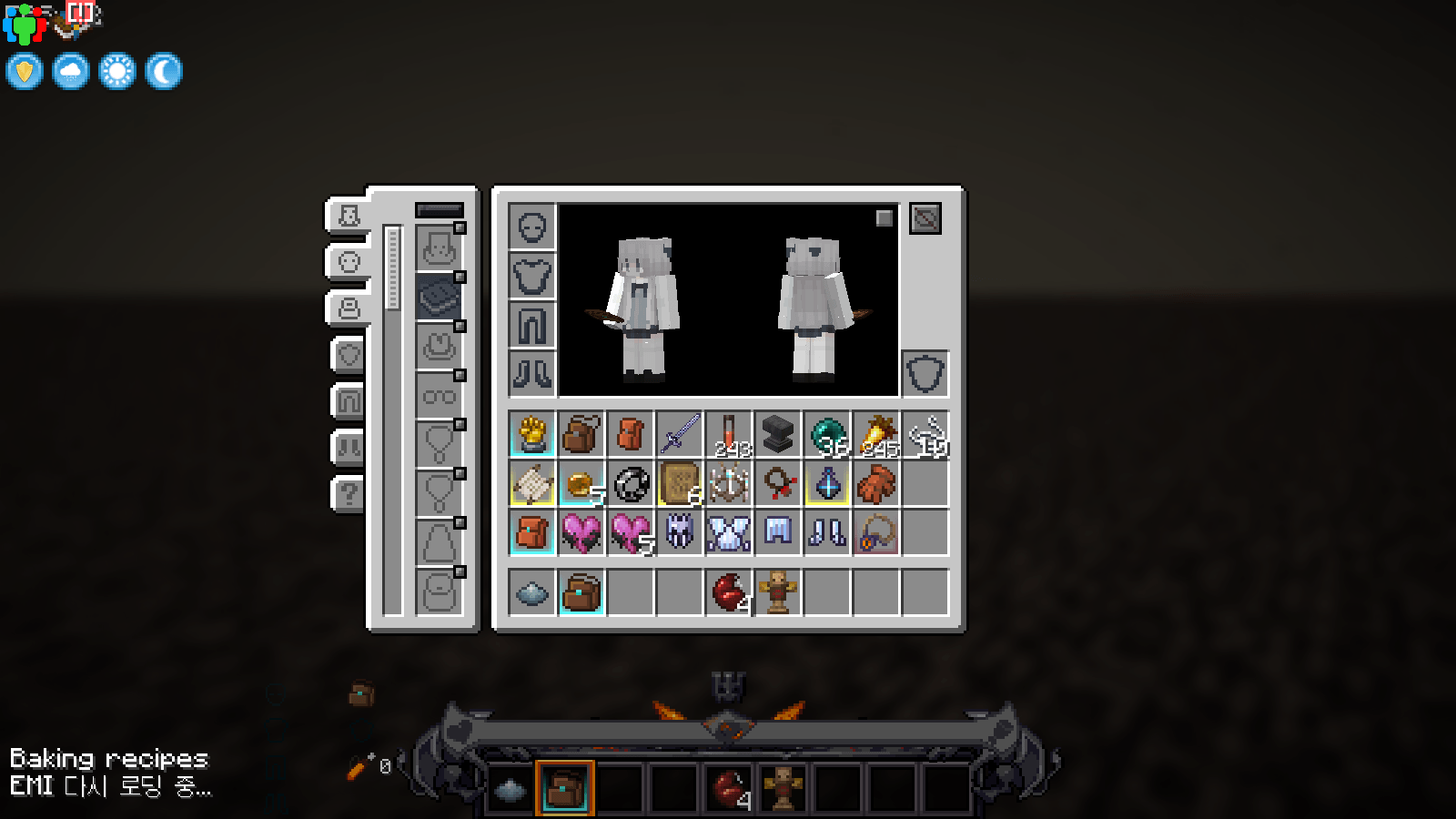Viewport: 1456px width, 819px height.
Task: Open the armor stand tab on the left
Action: 349,217
